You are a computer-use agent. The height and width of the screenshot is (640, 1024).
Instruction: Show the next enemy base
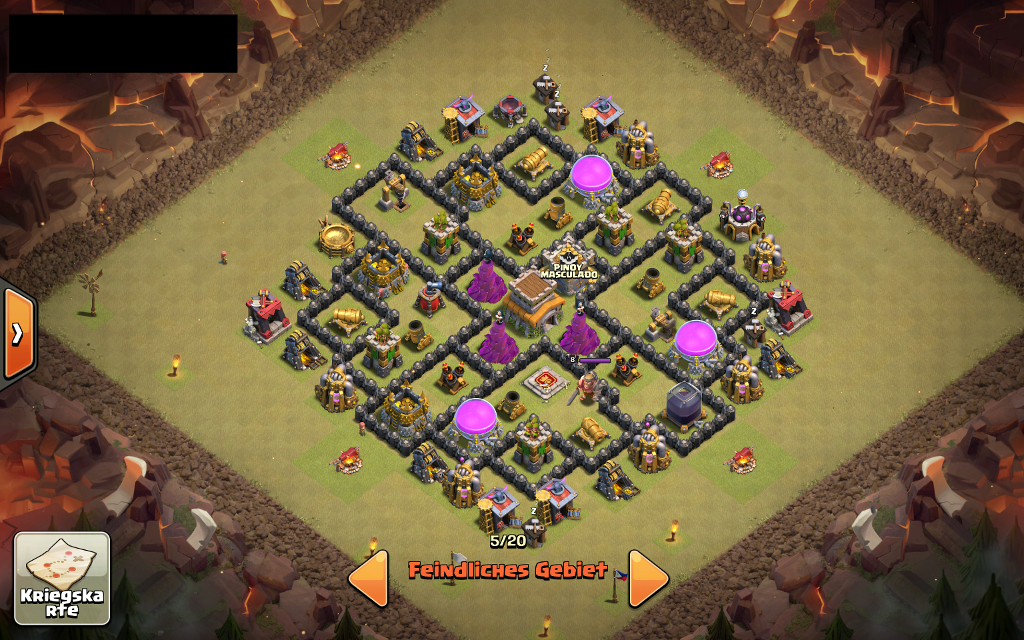648,577
